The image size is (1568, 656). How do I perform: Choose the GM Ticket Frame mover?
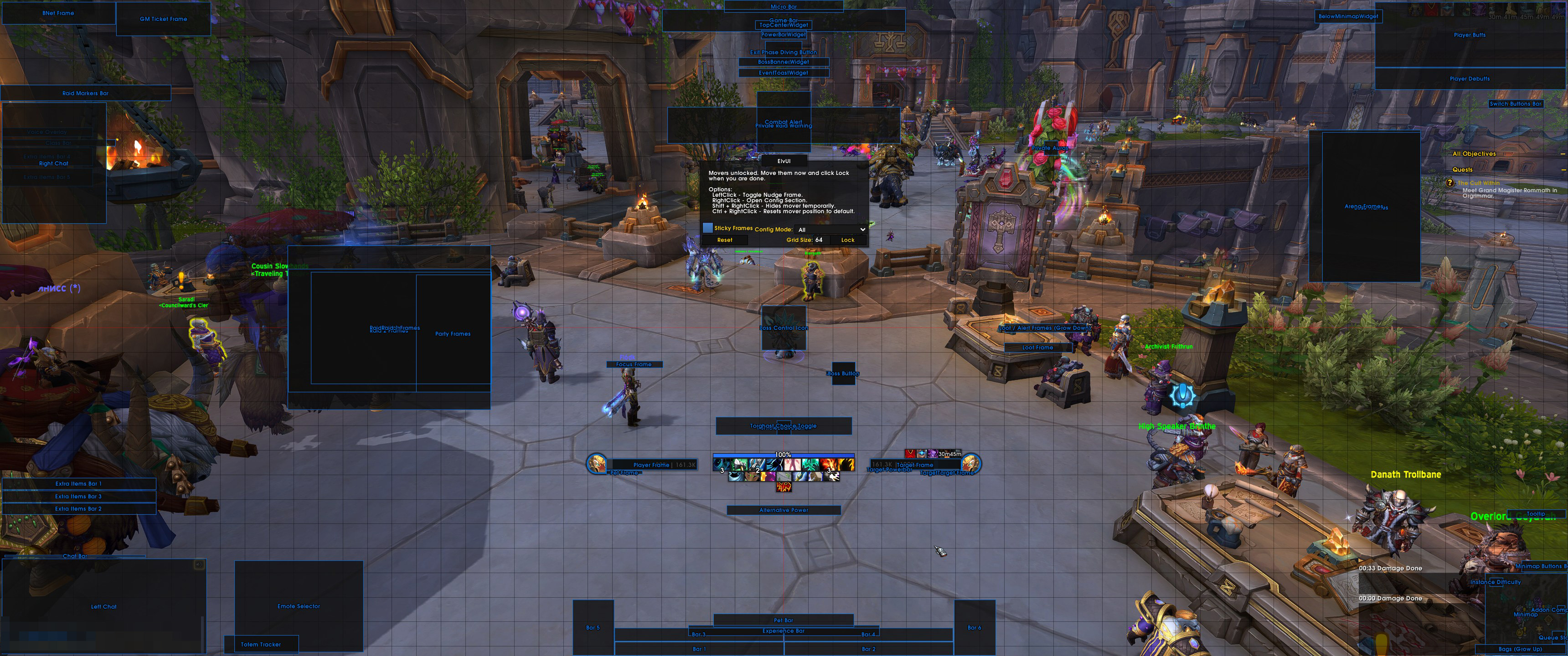click(163, 19)
